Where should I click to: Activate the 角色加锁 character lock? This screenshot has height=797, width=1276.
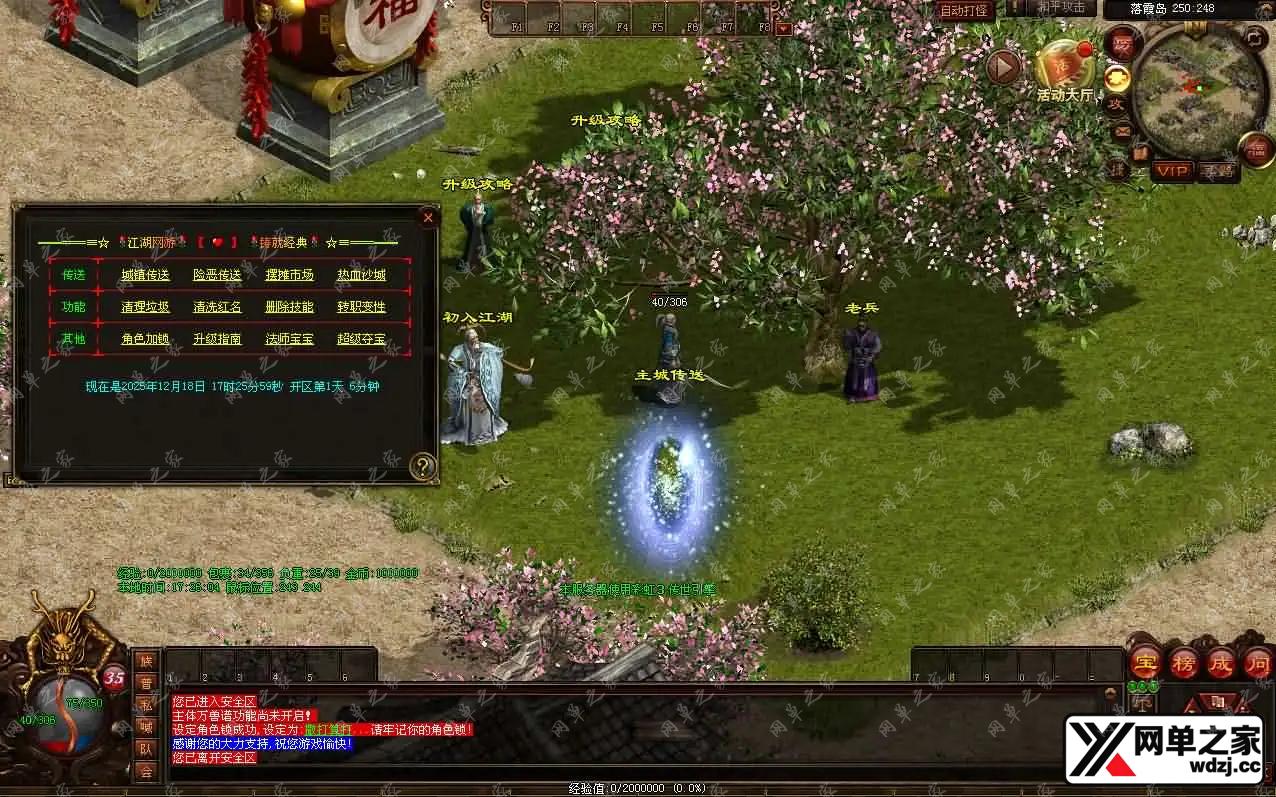click(x=146, y=339)
